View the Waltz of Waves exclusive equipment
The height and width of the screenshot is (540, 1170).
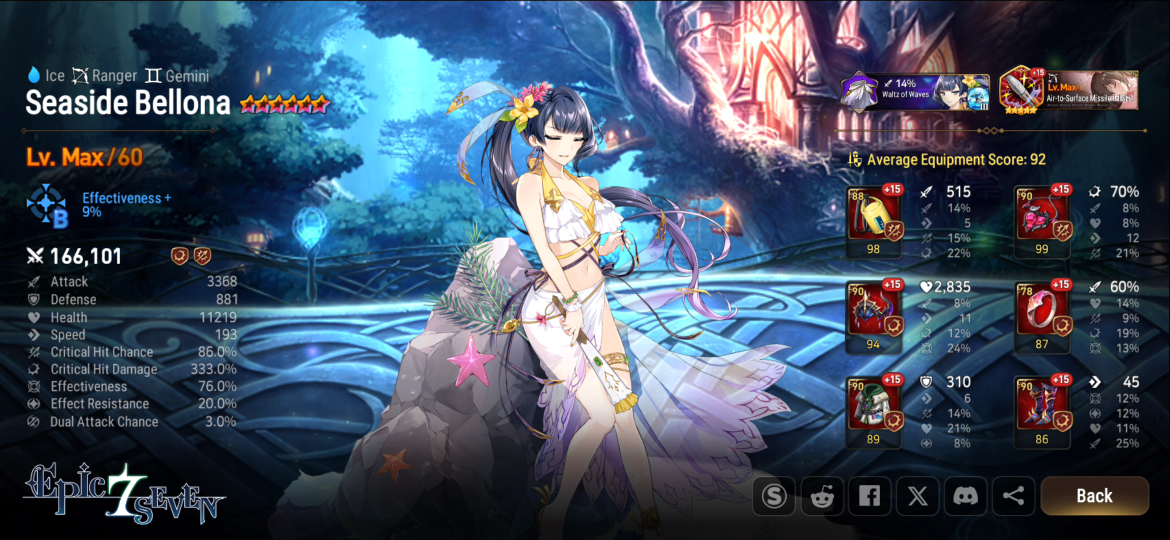915,91
